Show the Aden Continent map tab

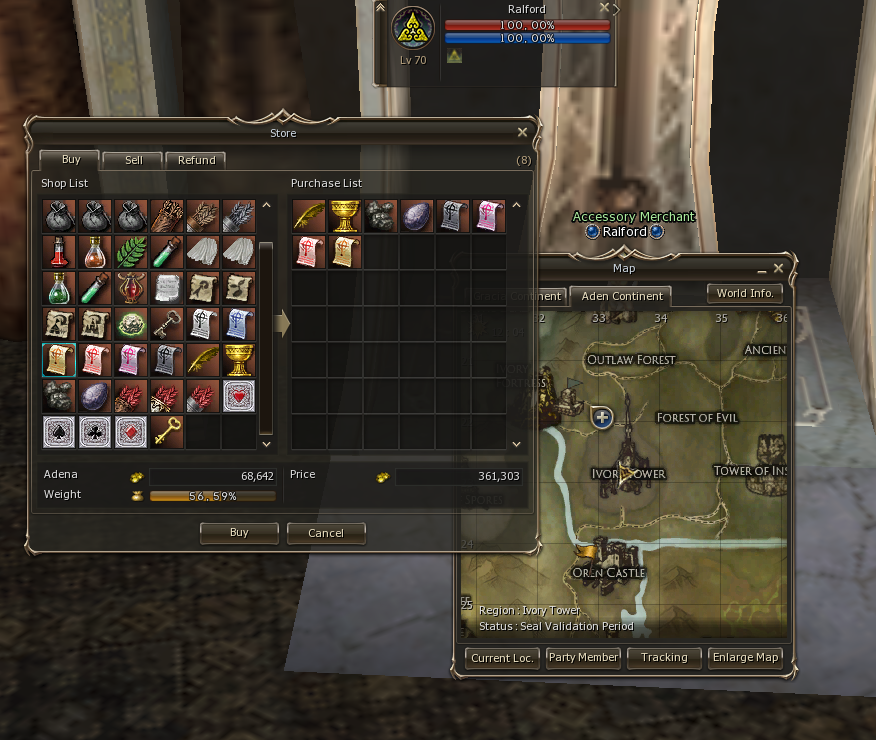[622, 296]
